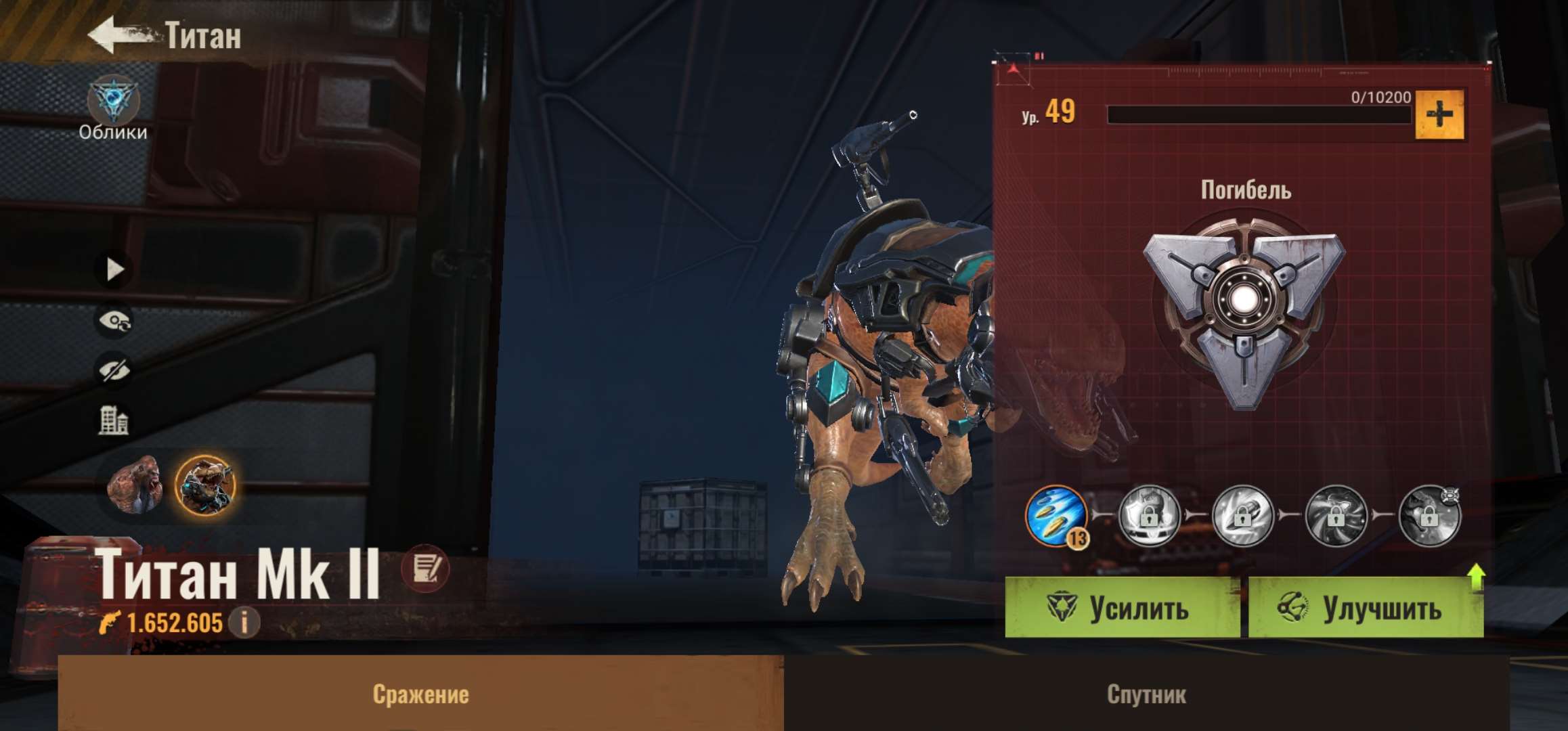Switch to the Сражение tab
1568x731 pixels.
[420, 694]
